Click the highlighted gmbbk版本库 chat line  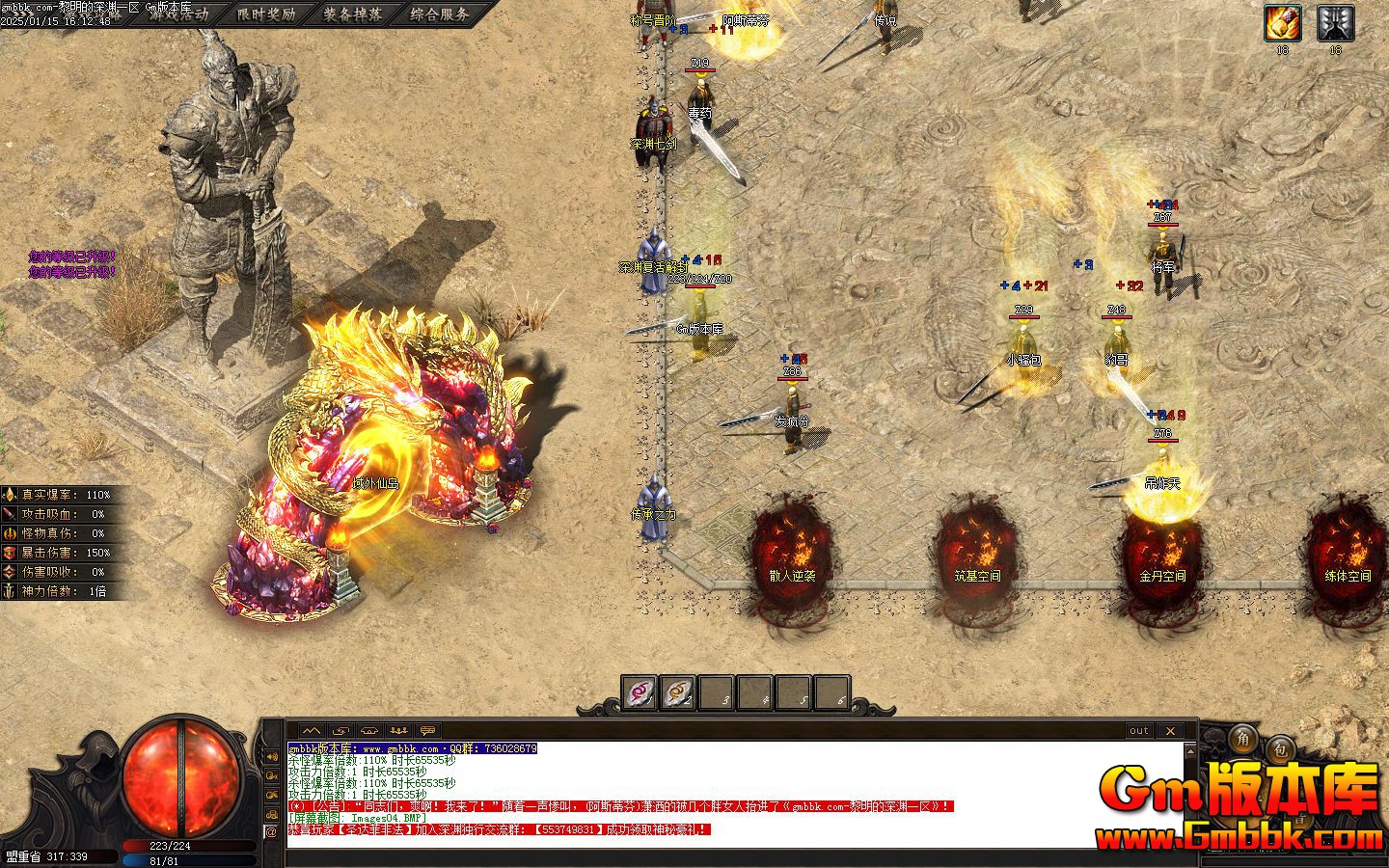tap(412, 748)
